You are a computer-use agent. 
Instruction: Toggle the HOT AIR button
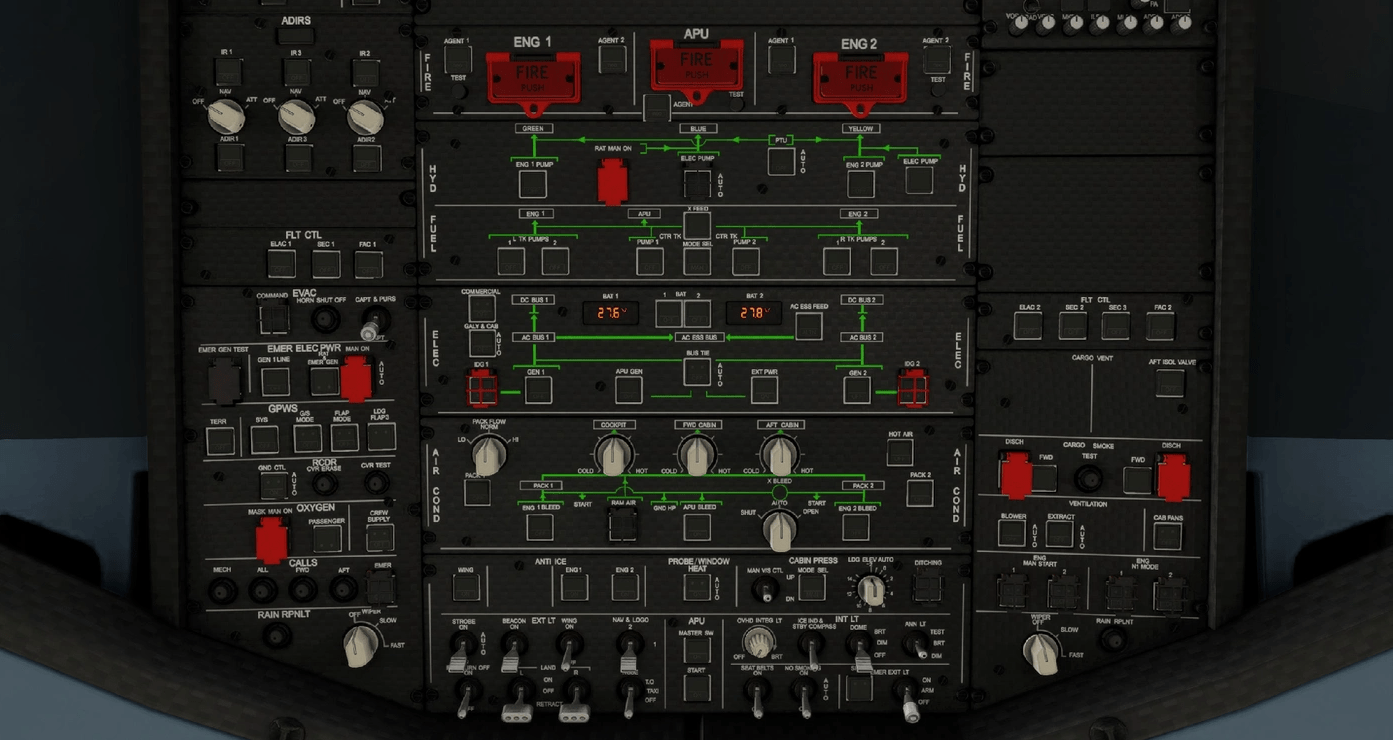click(899, 453)
